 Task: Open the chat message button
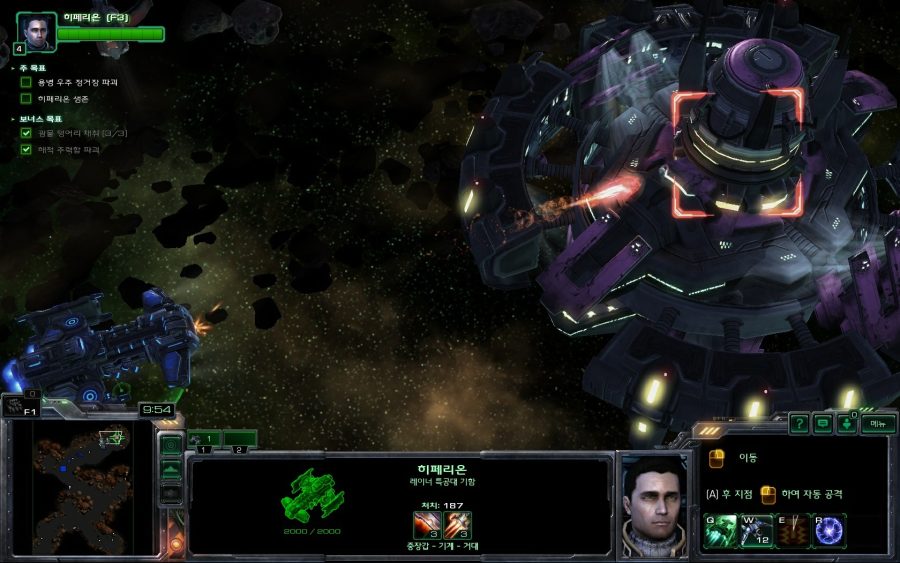[822, 423]
